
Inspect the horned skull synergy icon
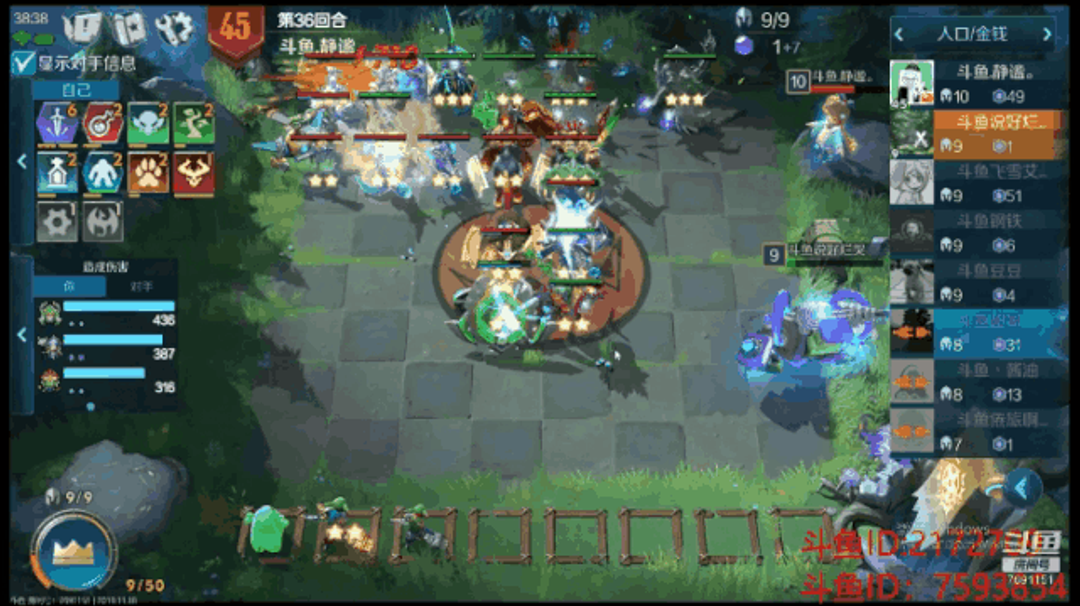192,173
